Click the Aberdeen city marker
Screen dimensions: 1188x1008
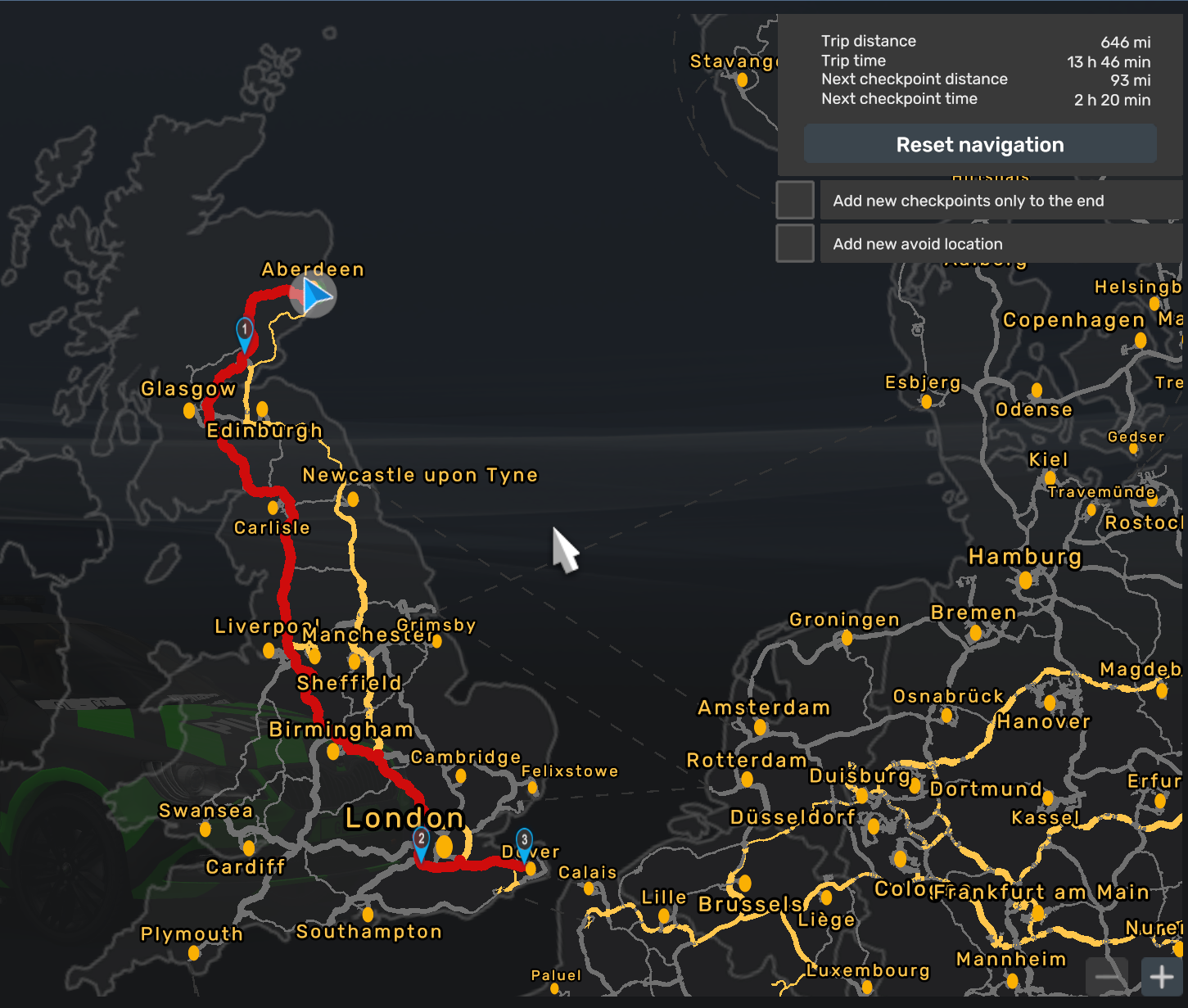tap(314, 284)
